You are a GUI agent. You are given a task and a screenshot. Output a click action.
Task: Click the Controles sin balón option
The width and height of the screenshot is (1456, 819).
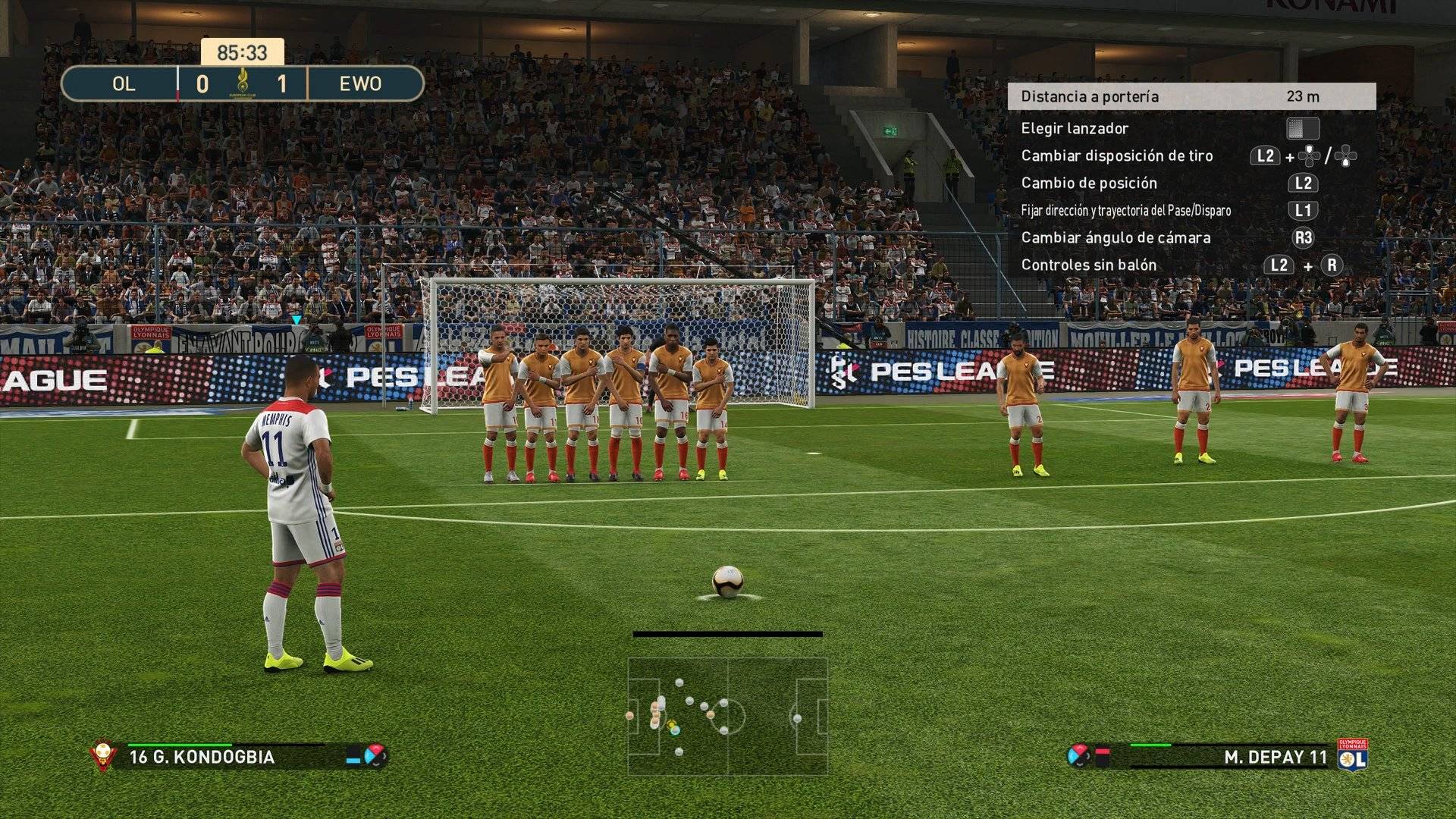[1088, 265]
